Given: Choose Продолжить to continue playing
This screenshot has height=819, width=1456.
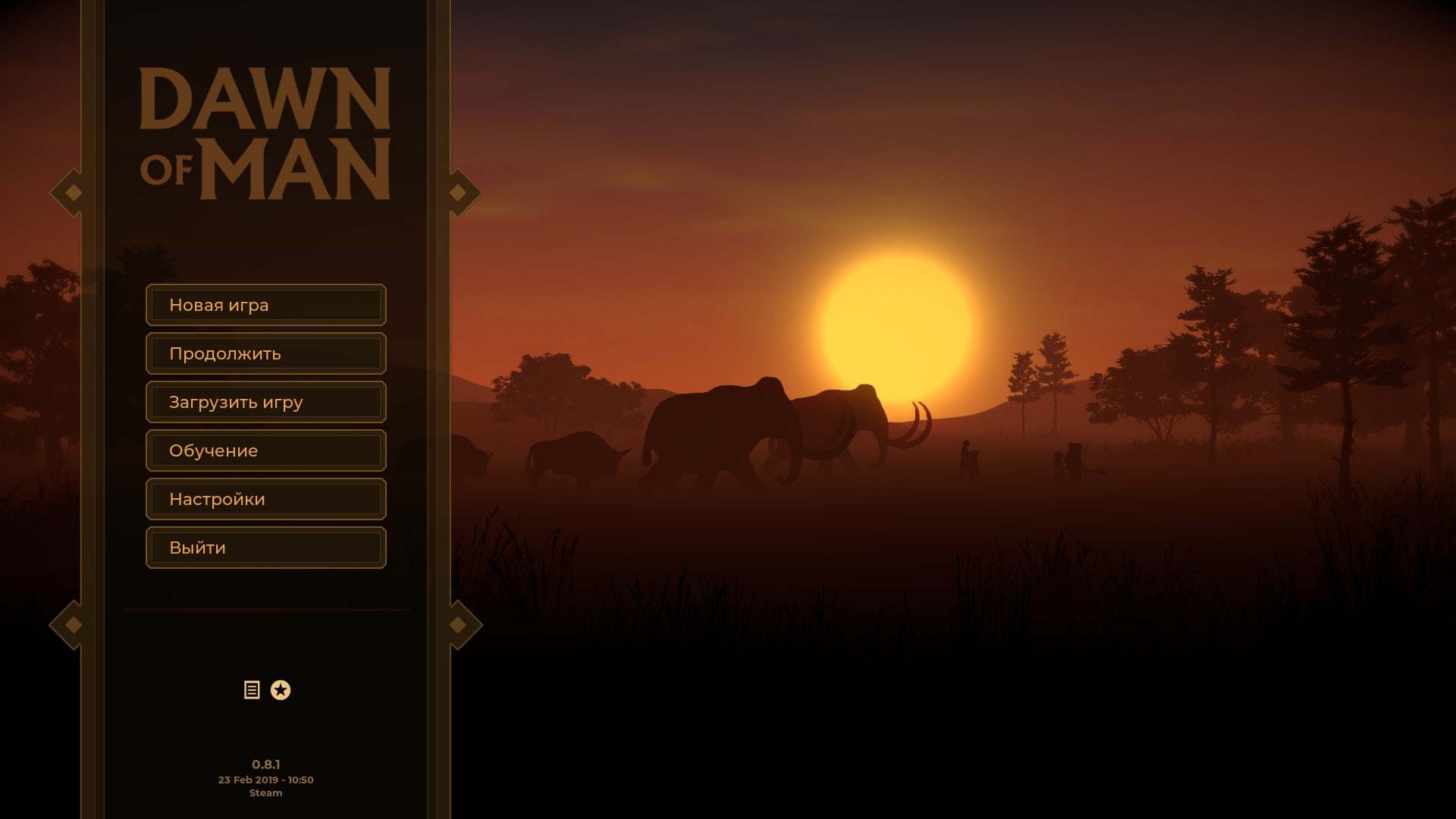Looking at the screenshot, I should tap(265, 353).
